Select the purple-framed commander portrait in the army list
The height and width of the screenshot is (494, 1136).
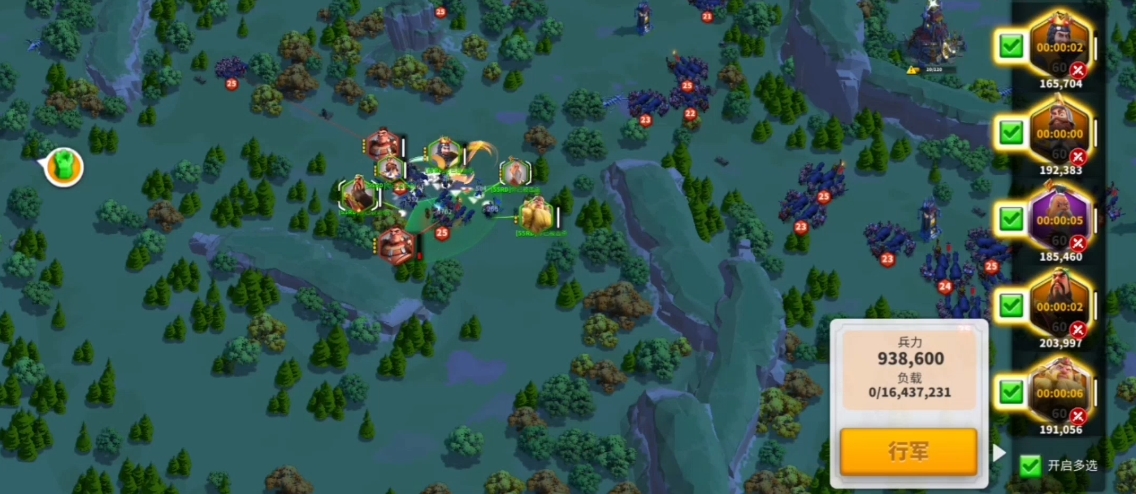point(1059,215)
